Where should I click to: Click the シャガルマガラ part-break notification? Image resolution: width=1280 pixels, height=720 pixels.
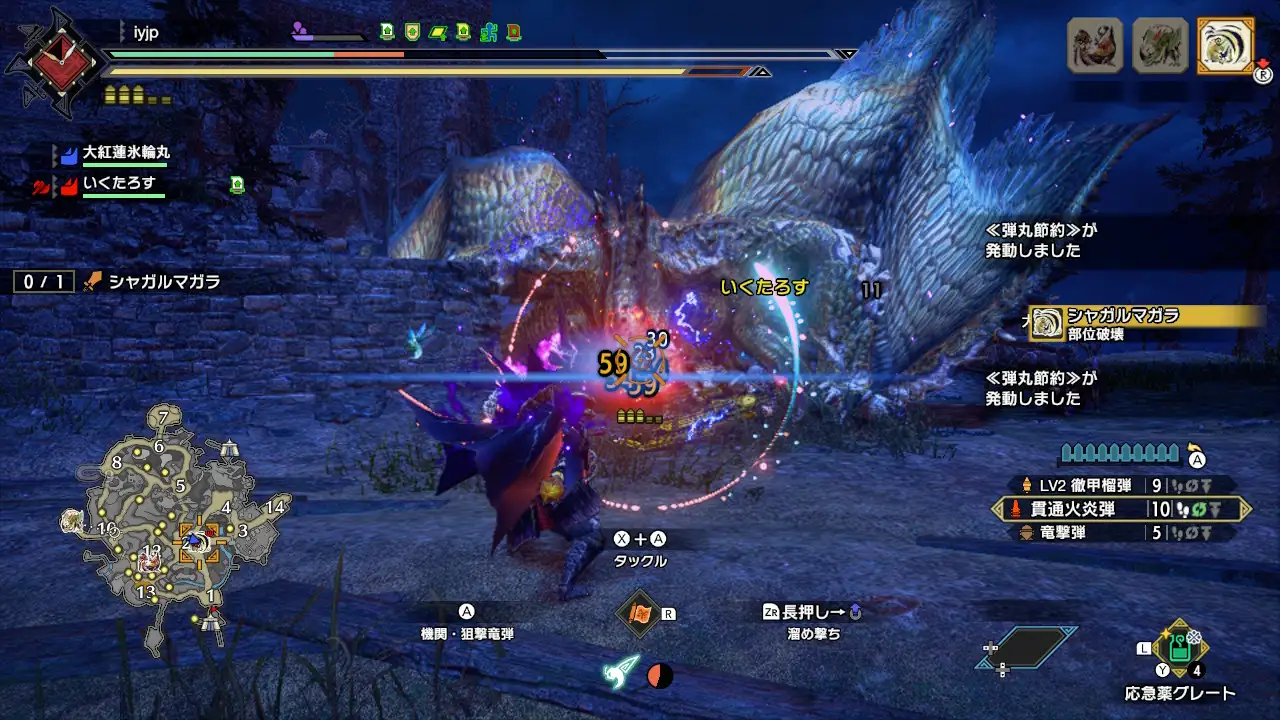tap(1146, 323)
